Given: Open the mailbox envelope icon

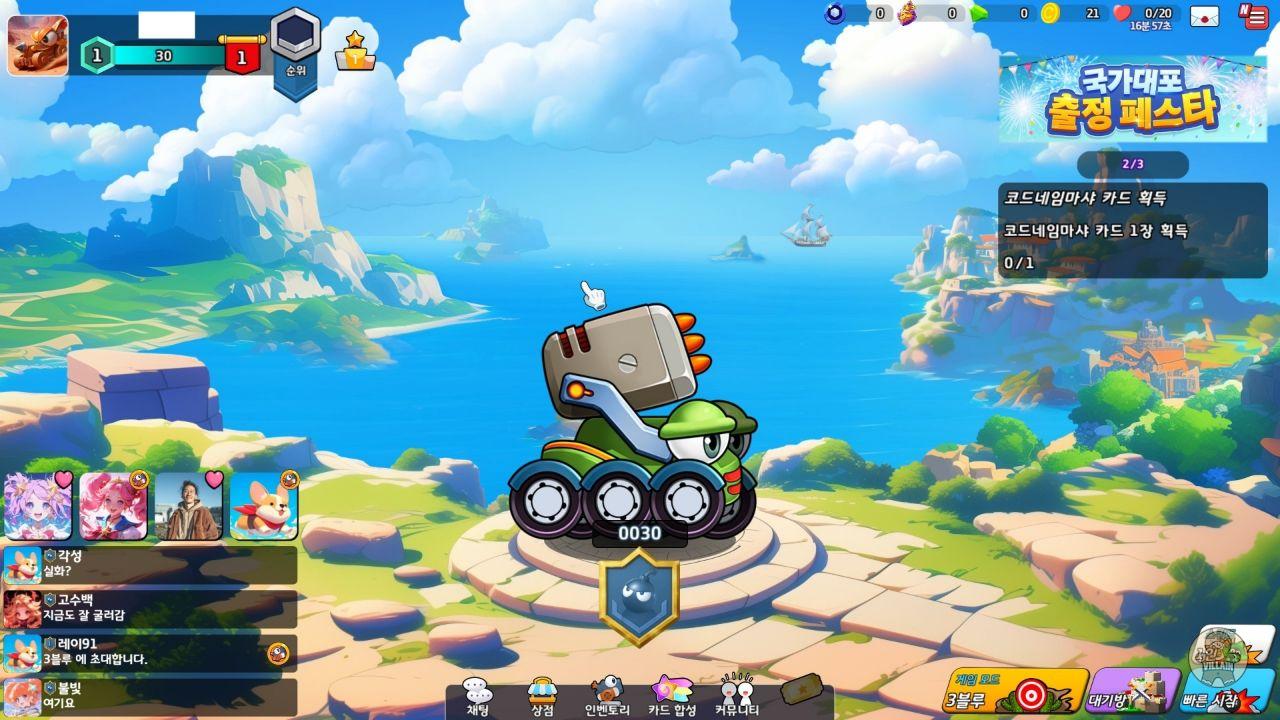Looking at the screenshot, I should tap(1204, 16).
